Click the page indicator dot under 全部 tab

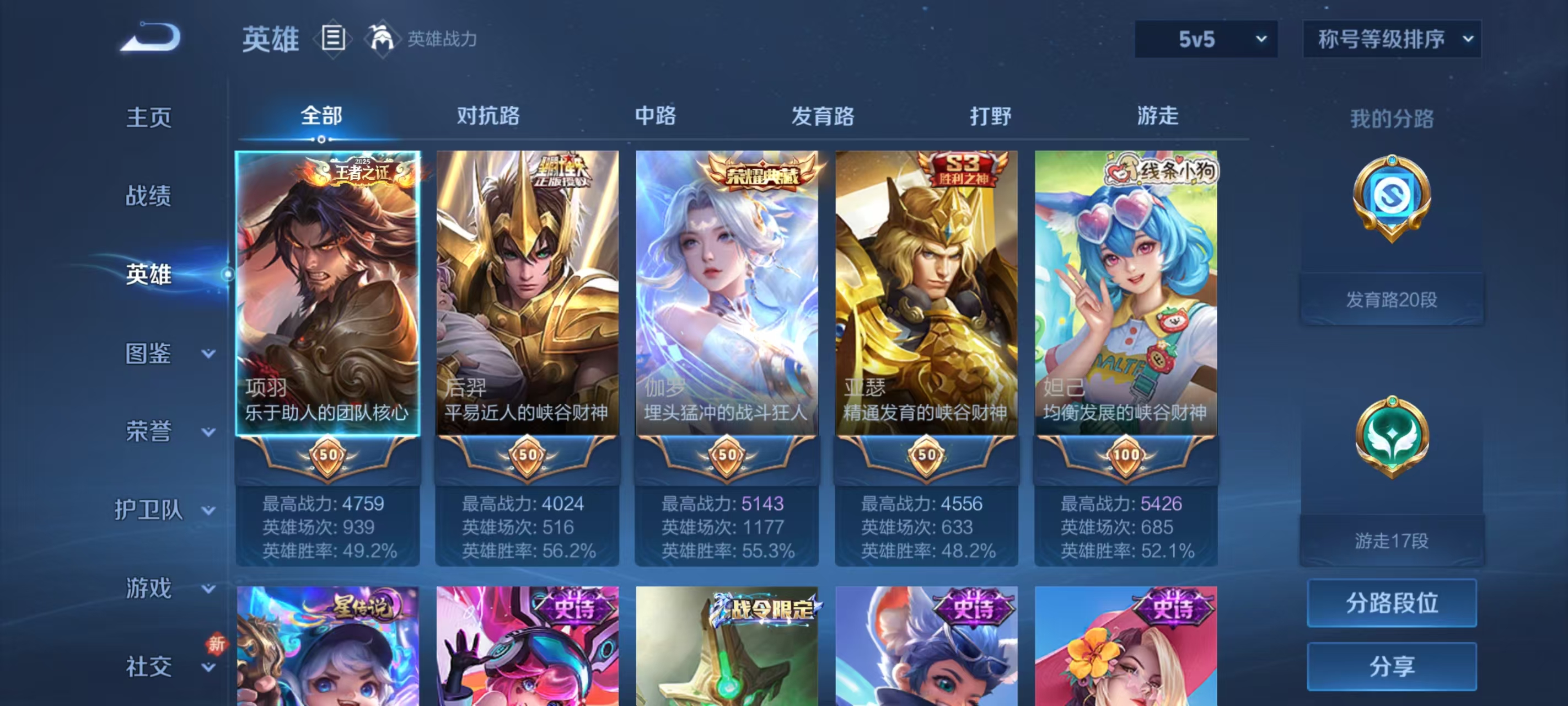point(322,139)
